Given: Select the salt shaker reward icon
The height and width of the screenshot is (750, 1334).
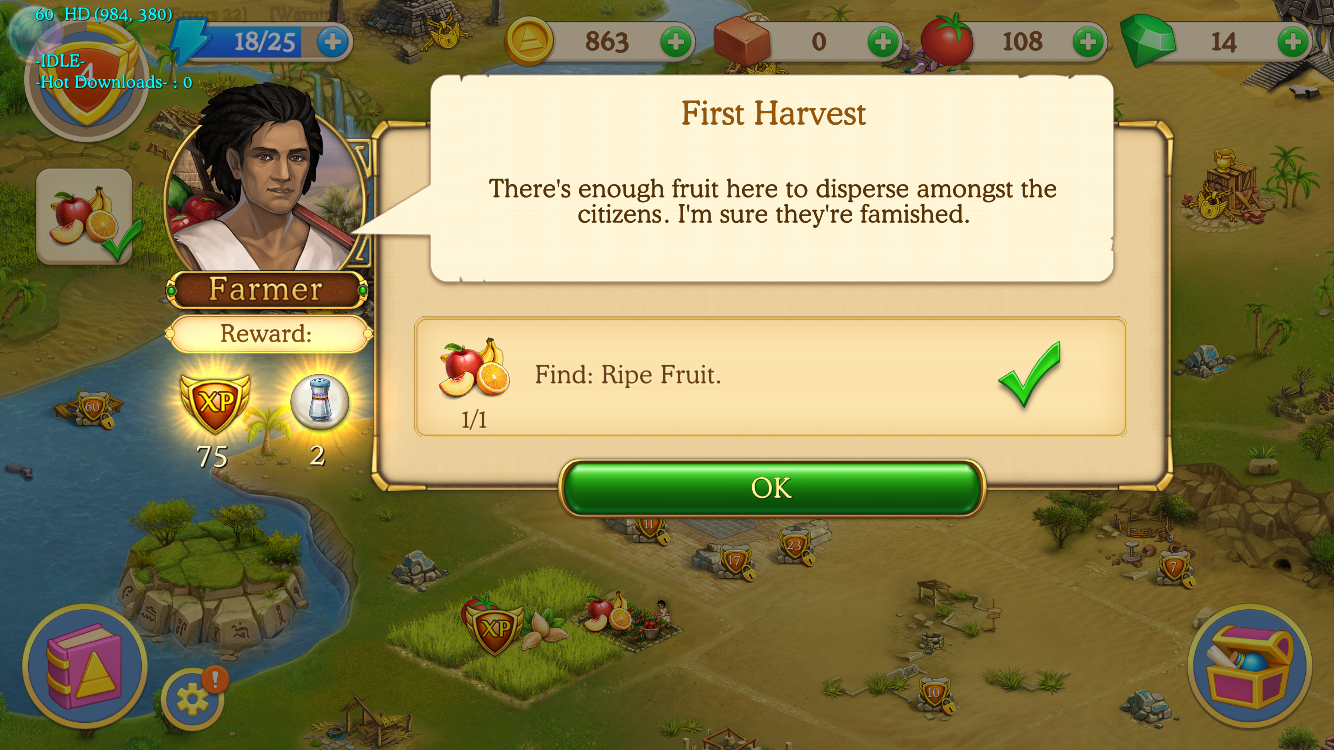Looking at the screenshot, I should coord(319,402).
